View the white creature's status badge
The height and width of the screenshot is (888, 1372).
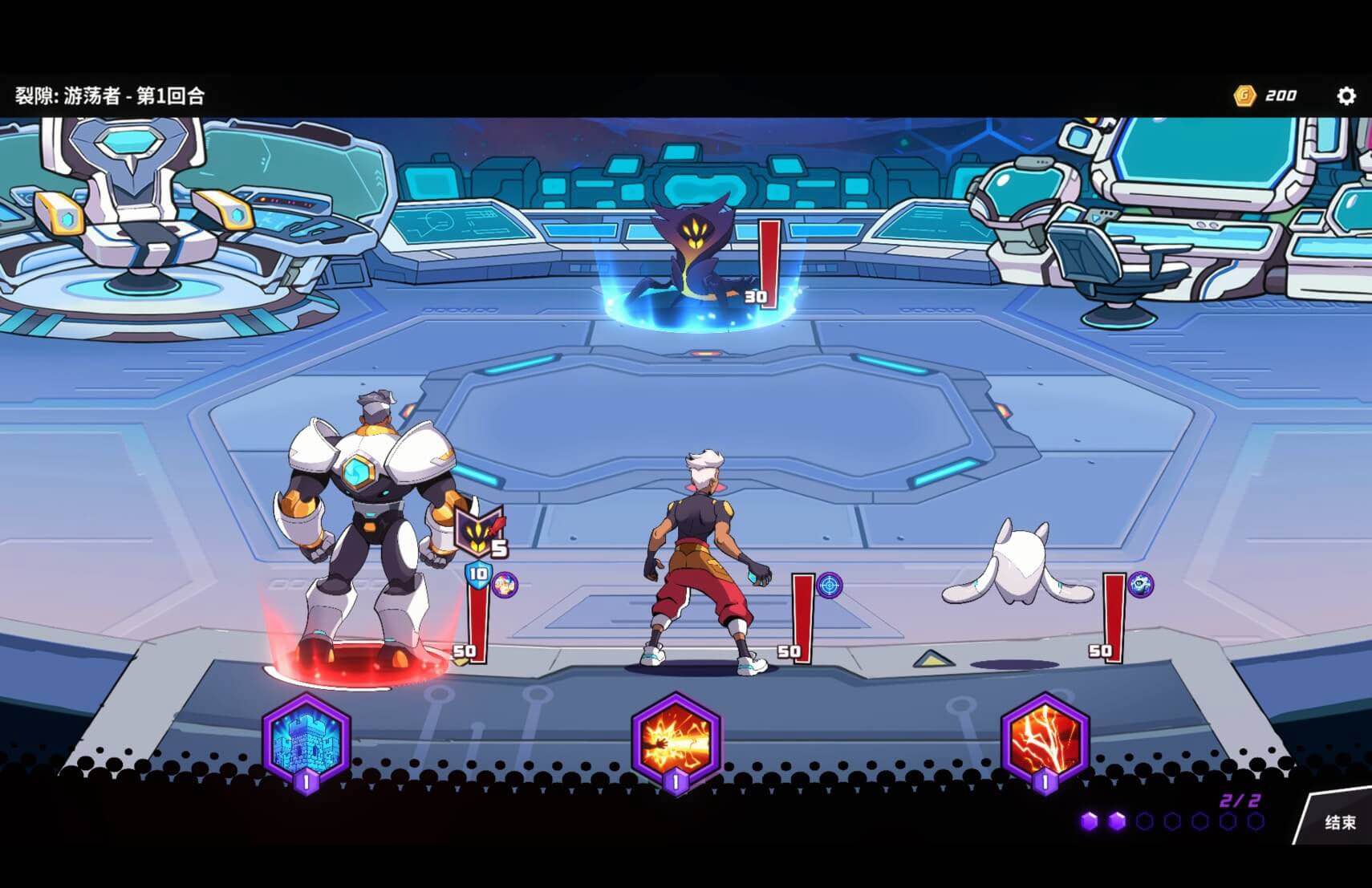(1140, 585)
